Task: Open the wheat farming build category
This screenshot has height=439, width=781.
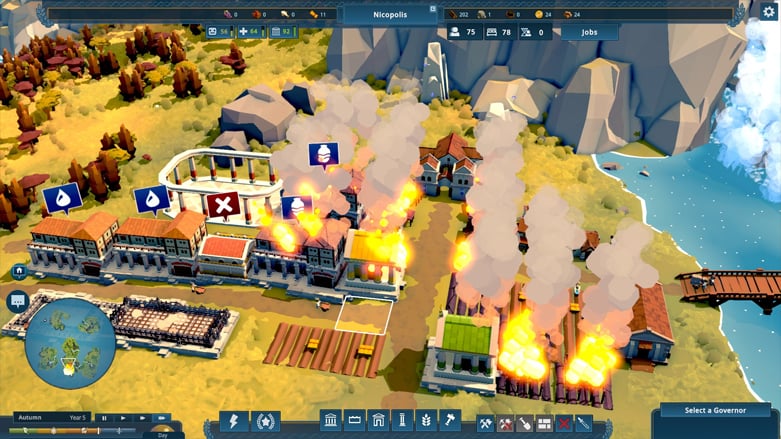Action: (425, 421)
